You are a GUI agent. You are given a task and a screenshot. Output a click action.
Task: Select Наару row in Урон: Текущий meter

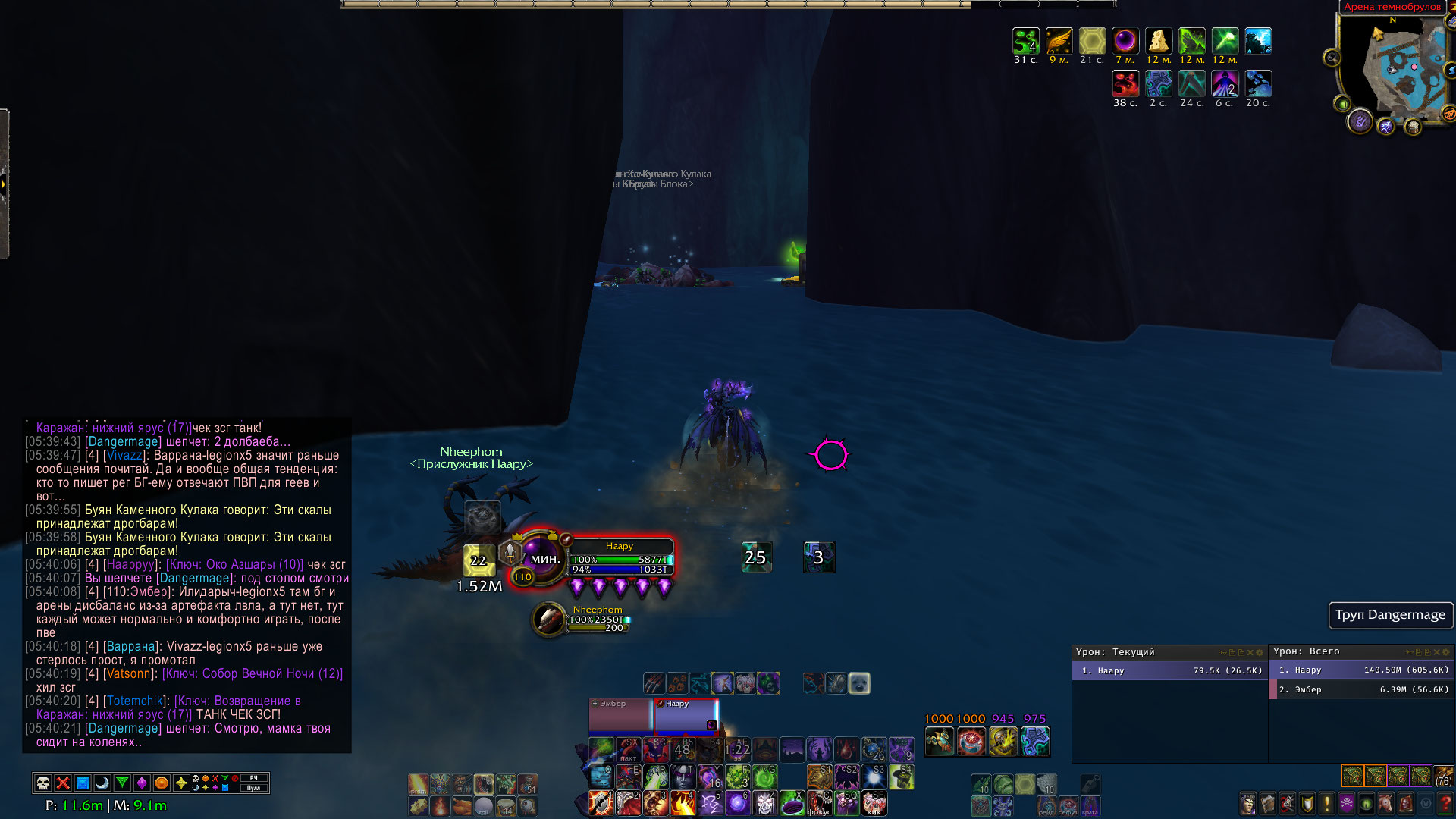click(x=1169, y=670)
